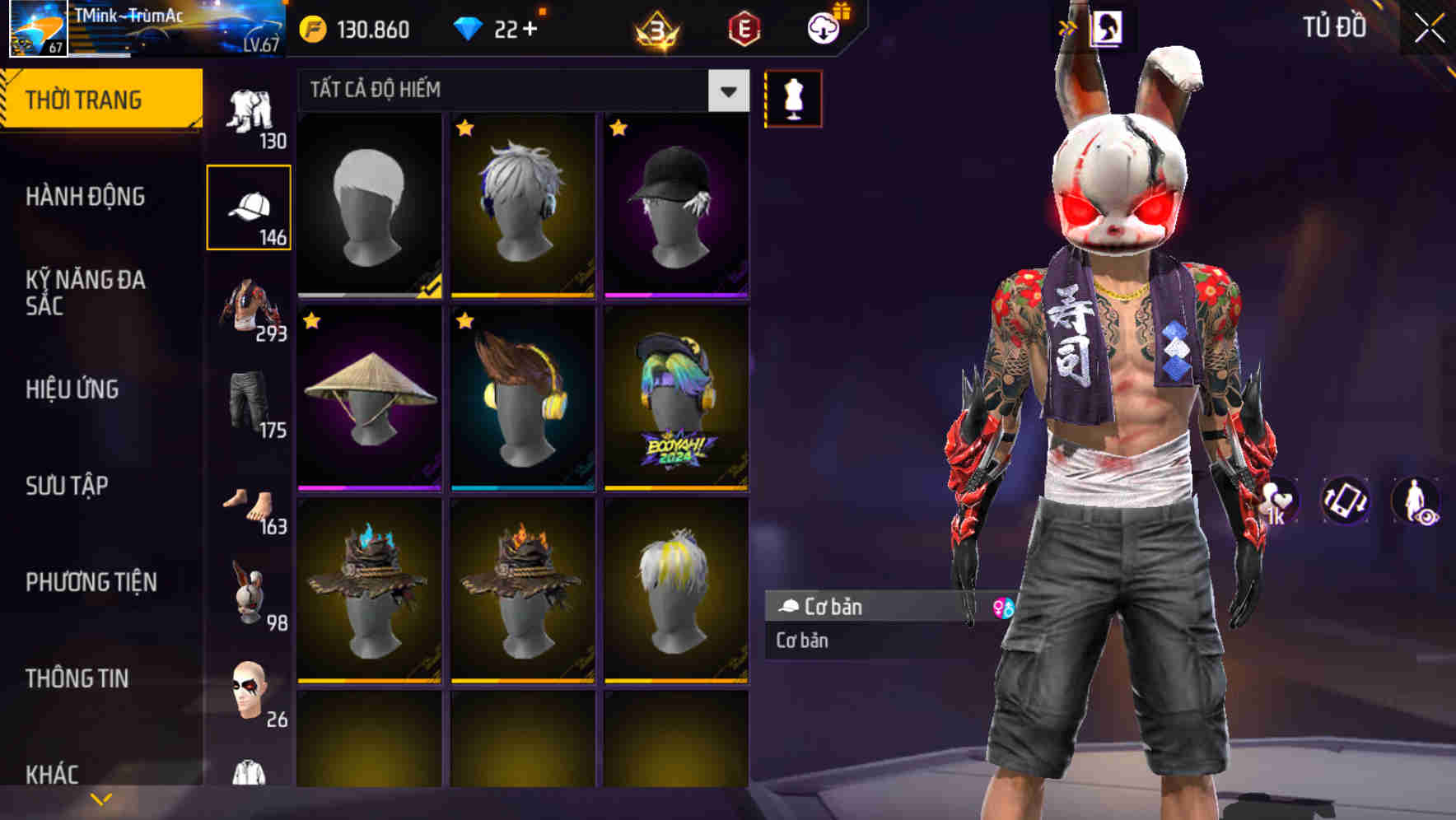The image size is (1456, 820).
Task: Collapse the sidebar using the bottom yellow chevron
Action: [x=100, y=799]
